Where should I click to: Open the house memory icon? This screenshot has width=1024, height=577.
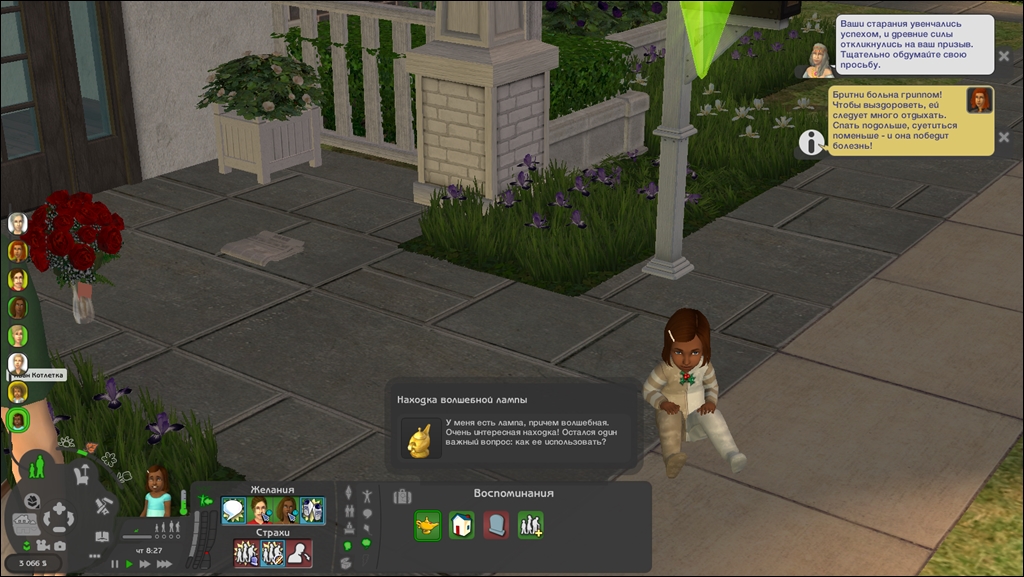pos(461,525)
